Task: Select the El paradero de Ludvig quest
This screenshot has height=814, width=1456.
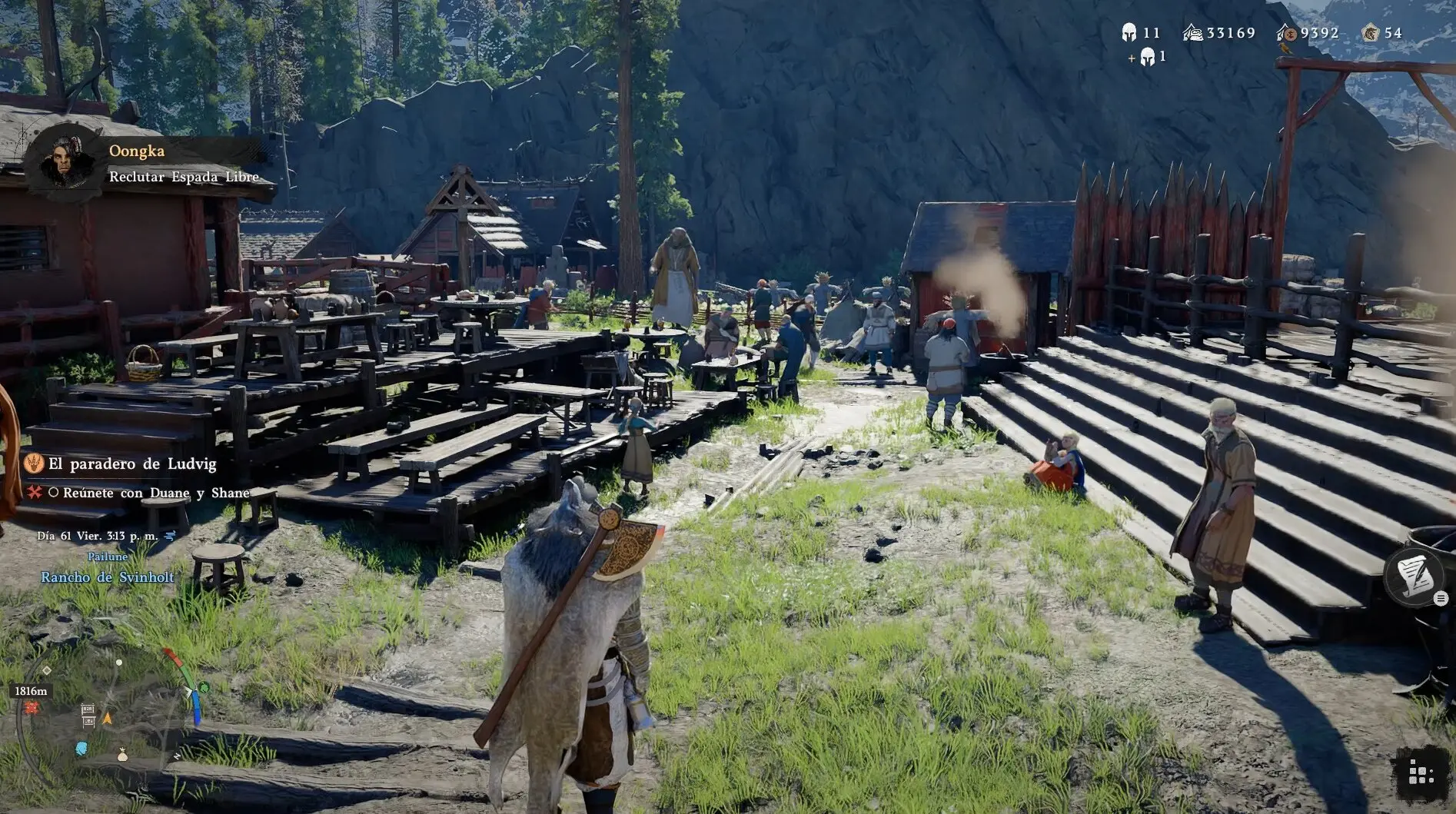Action: click(x=131, y=463)
